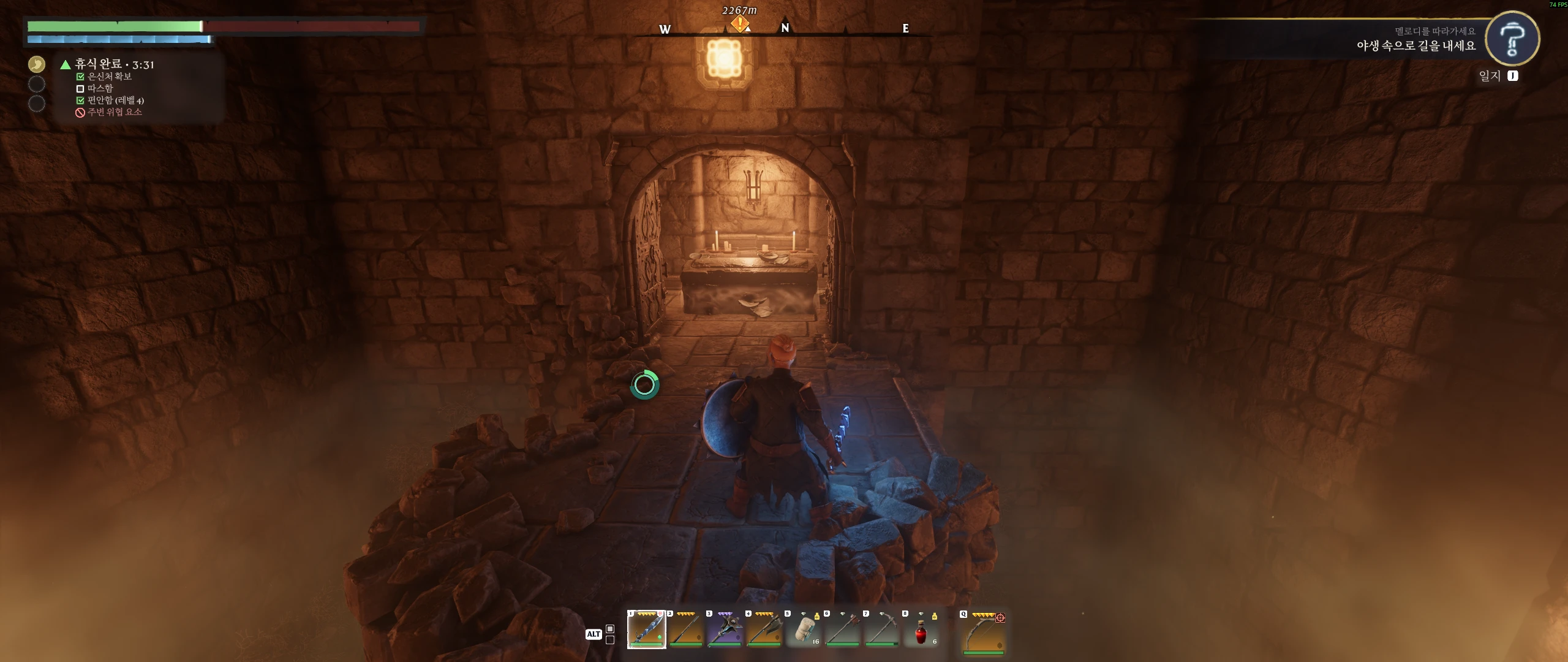1568x662 pixels.
Task: Equip the staff in hotbar slot 2
Action: point(685,630)
